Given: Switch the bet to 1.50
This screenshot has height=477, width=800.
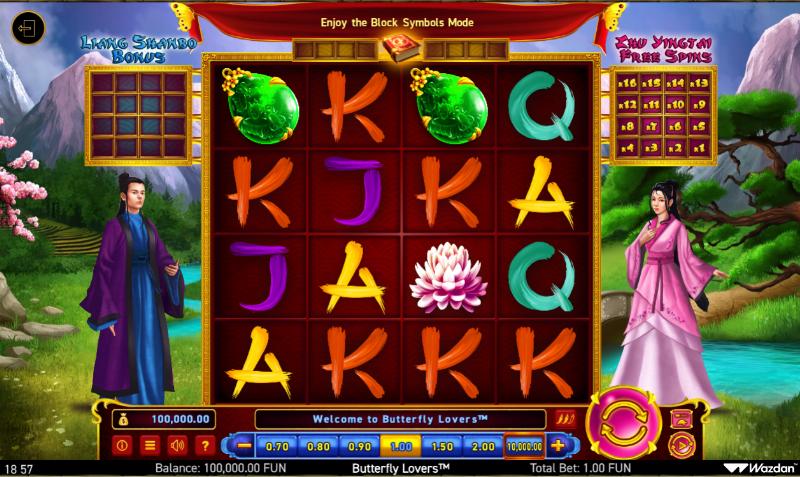Looking at the screenshot, I should tap(441, 446).
